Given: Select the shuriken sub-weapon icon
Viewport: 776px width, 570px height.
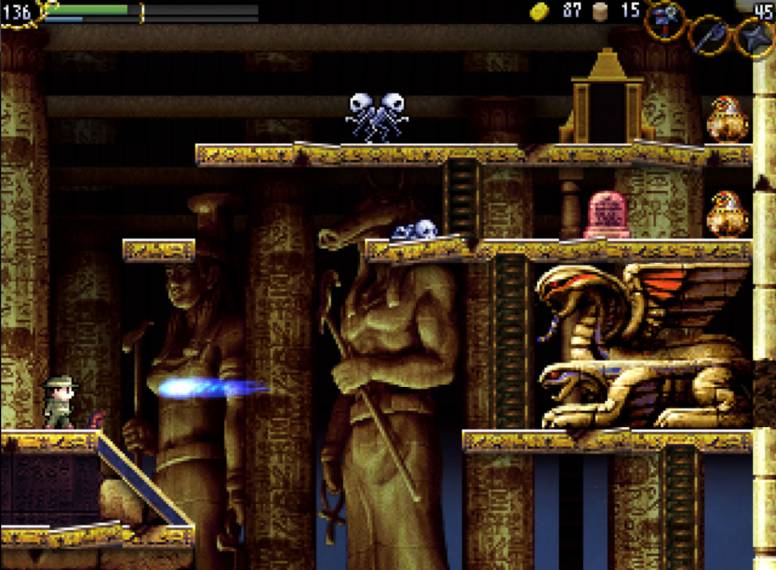Looking at the screenshot, I should pyautogui.click(x=753, y=39).
